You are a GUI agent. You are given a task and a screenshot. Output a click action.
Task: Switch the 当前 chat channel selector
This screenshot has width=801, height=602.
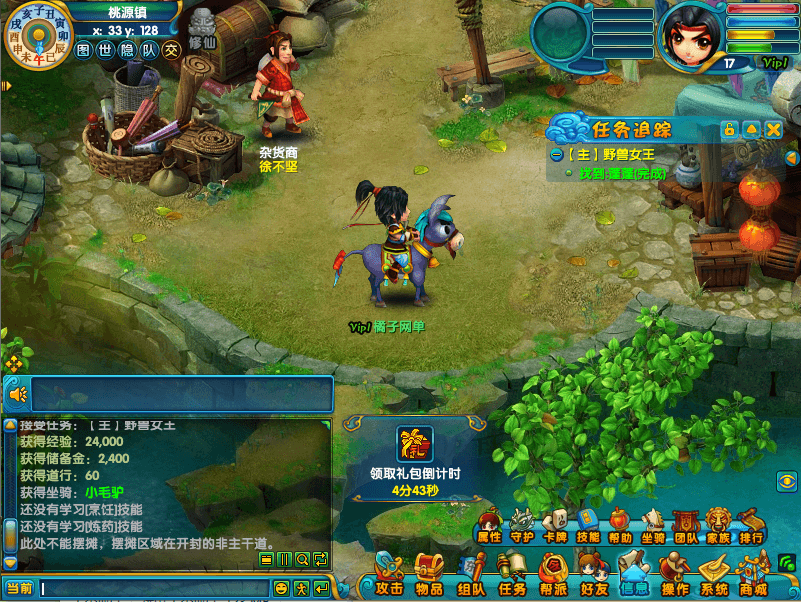pos(20,588)
